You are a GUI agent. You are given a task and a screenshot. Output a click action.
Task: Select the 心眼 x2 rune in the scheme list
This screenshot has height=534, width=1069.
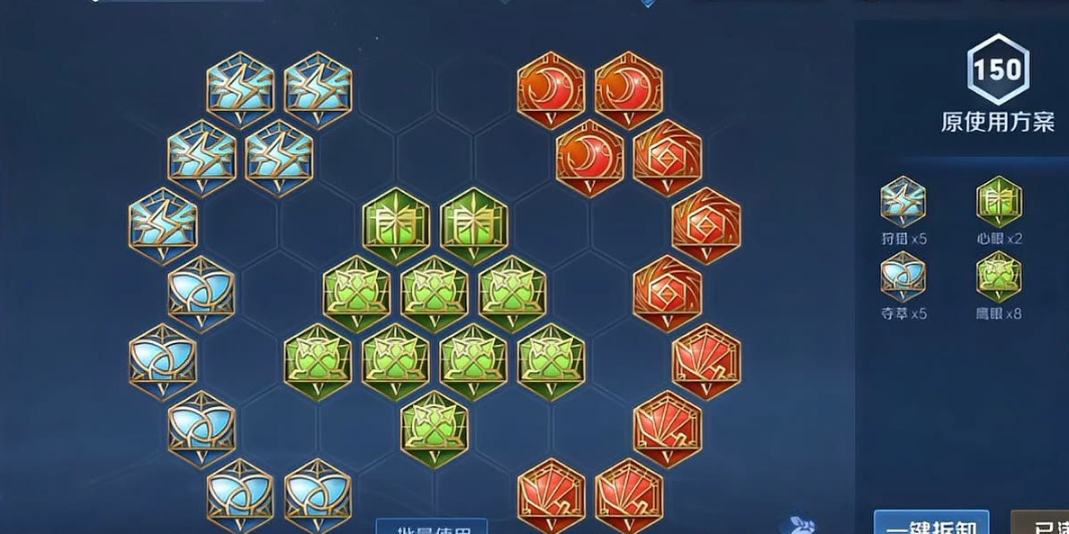click(x=998, y=203)
